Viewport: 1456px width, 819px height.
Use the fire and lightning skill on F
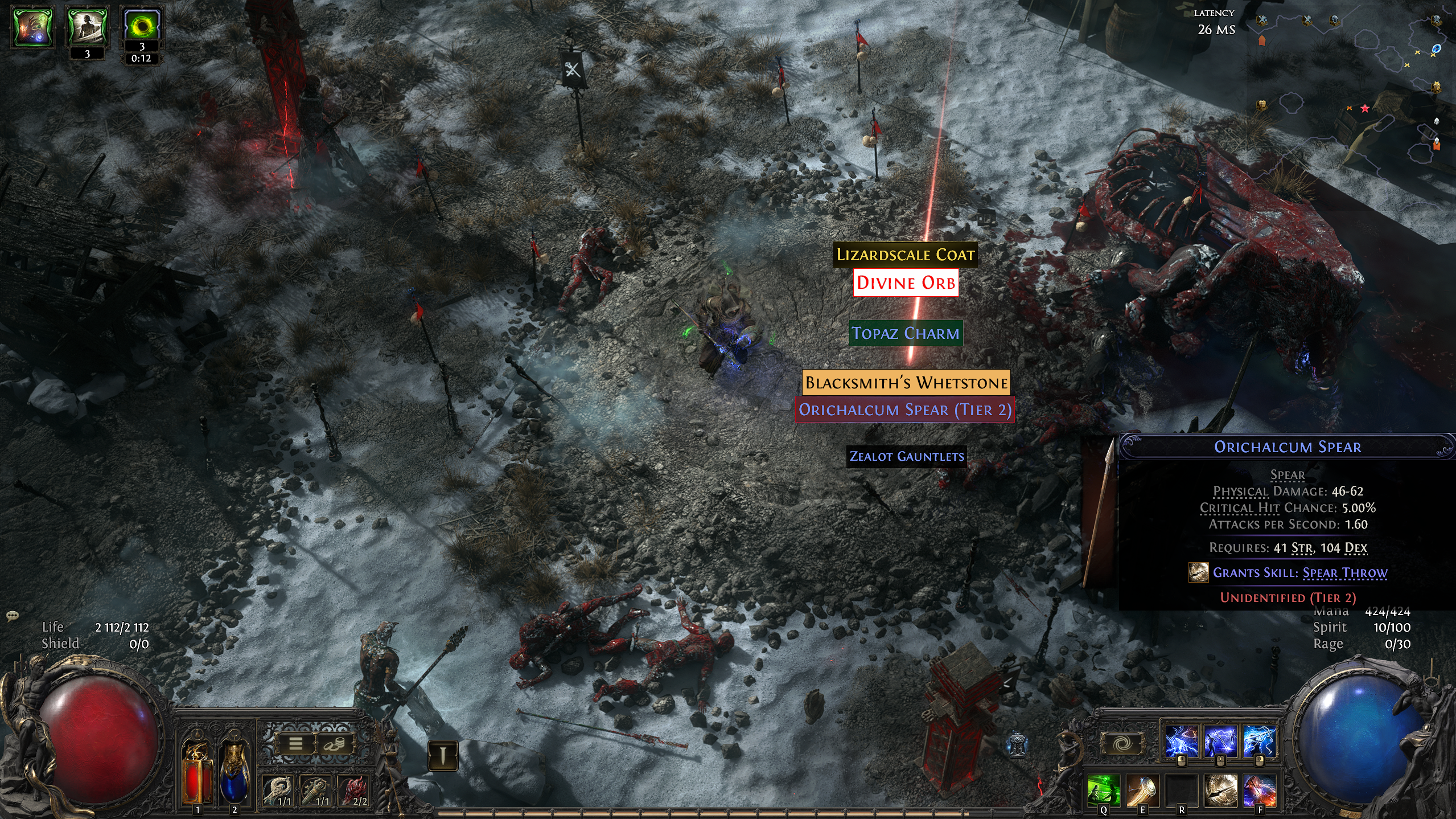click(1260, 790)
